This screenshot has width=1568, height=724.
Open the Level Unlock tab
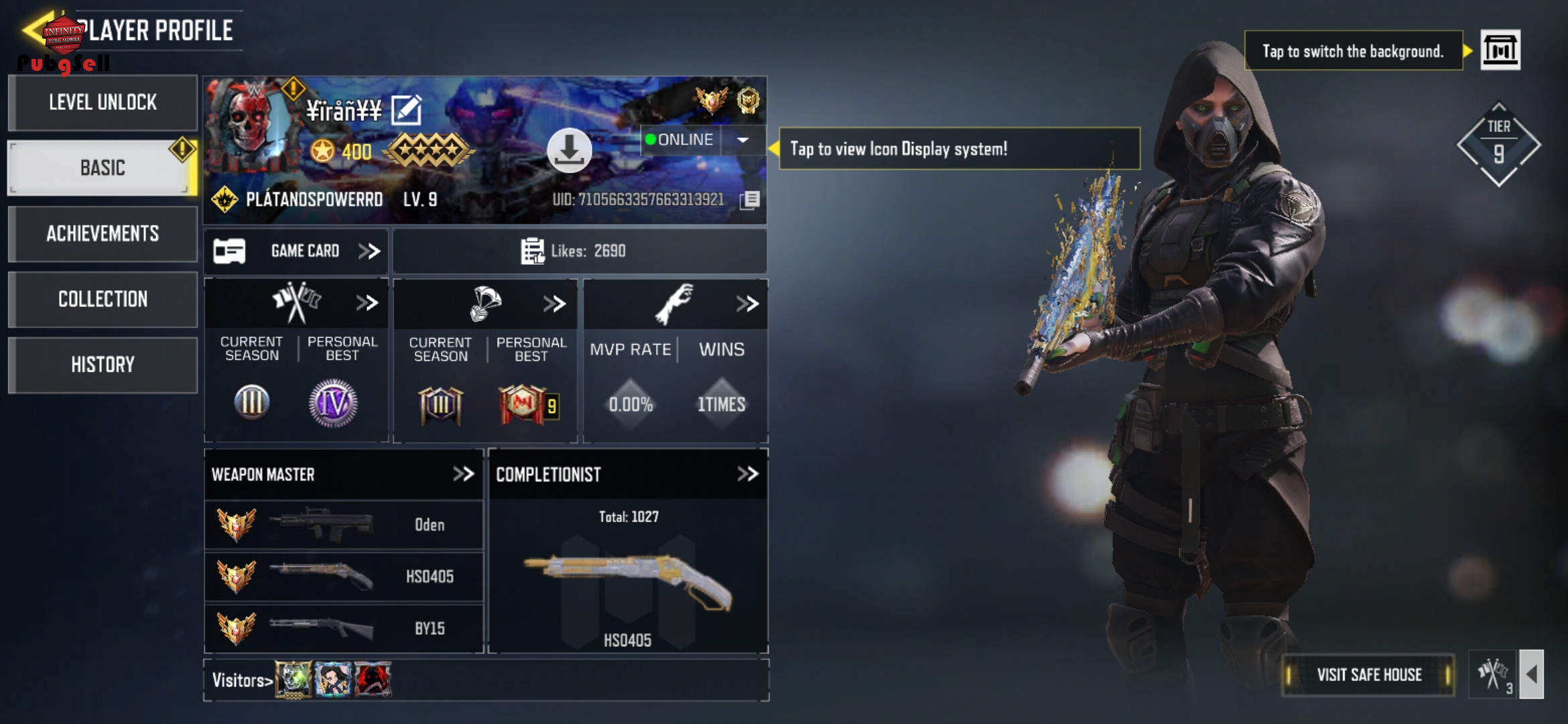(x=103, y=103)
